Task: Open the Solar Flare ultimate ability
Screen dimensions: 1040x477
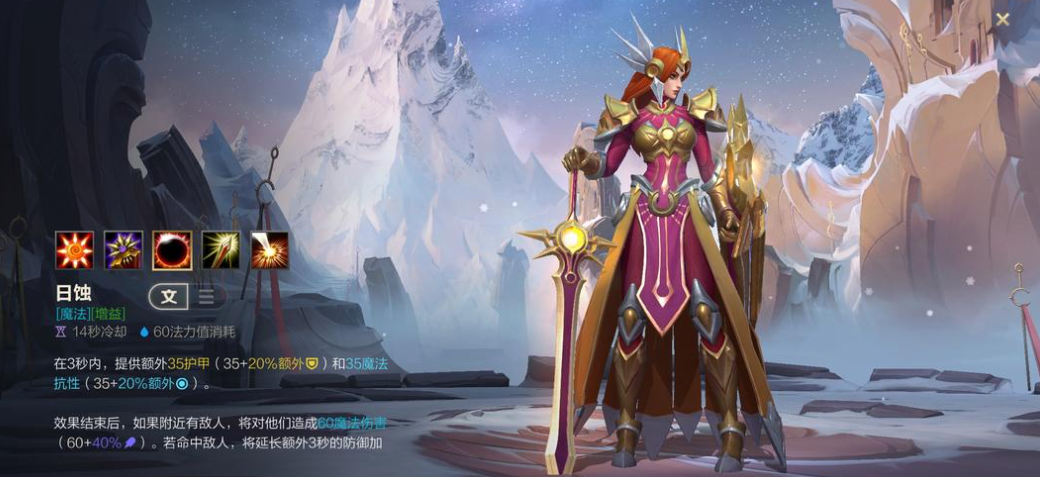Action: pos(269,250)
